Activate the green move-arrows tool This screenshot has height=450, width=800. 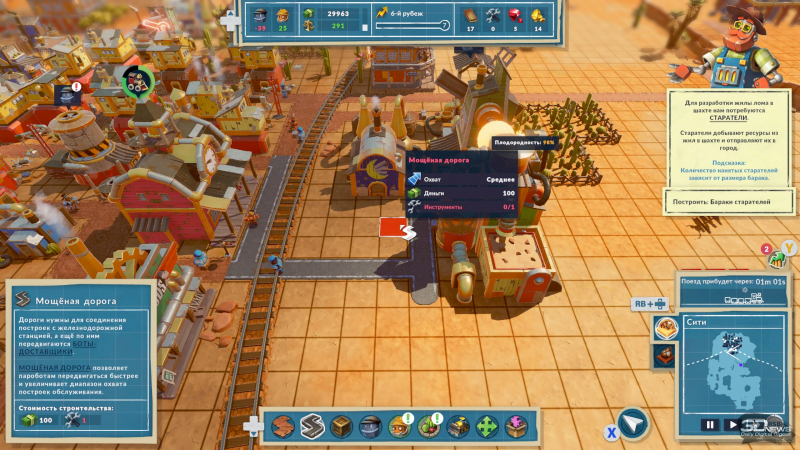(x=487, y=426)
